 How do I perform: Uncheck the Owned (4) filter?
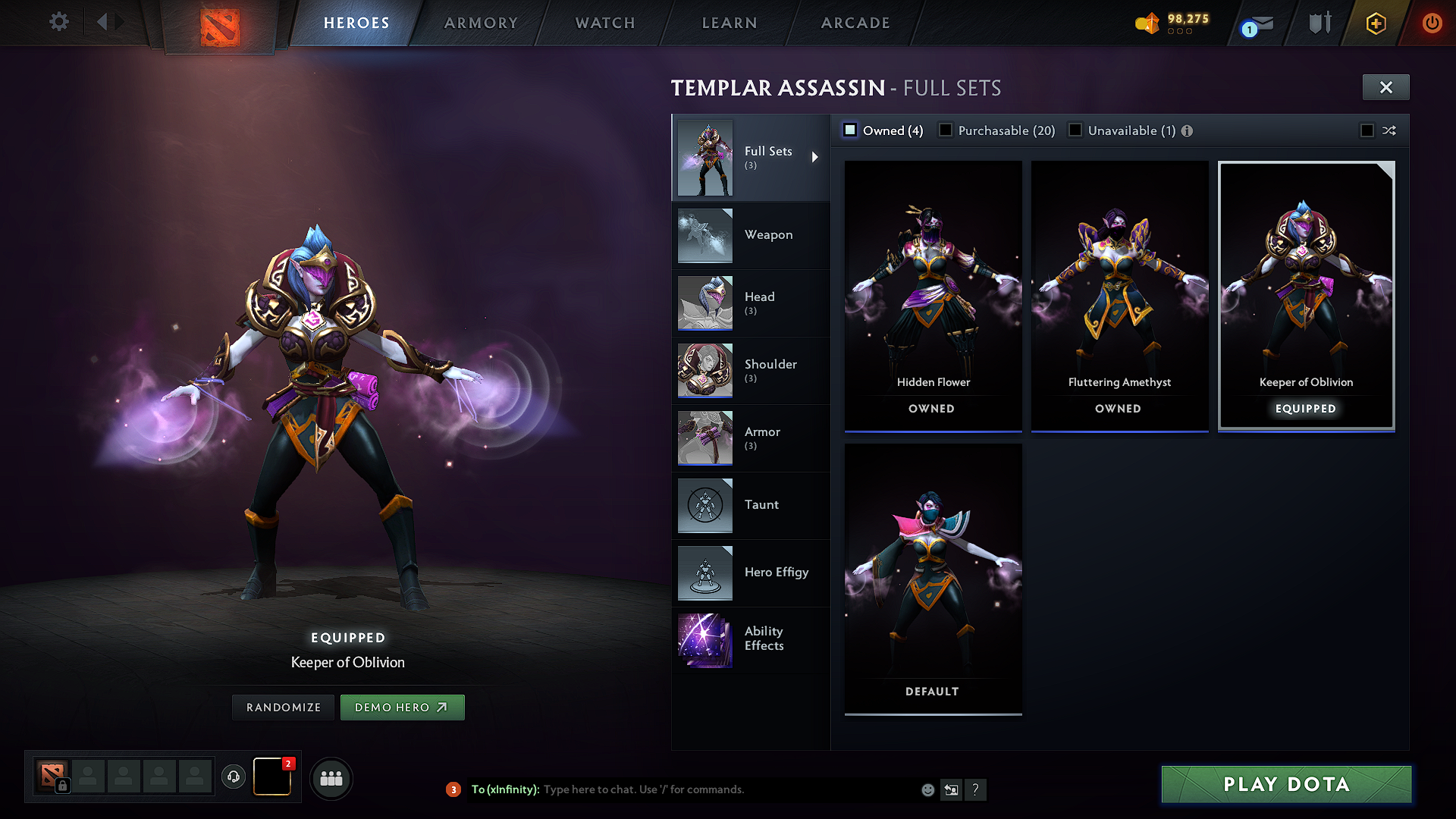click(x=849, y=130)
